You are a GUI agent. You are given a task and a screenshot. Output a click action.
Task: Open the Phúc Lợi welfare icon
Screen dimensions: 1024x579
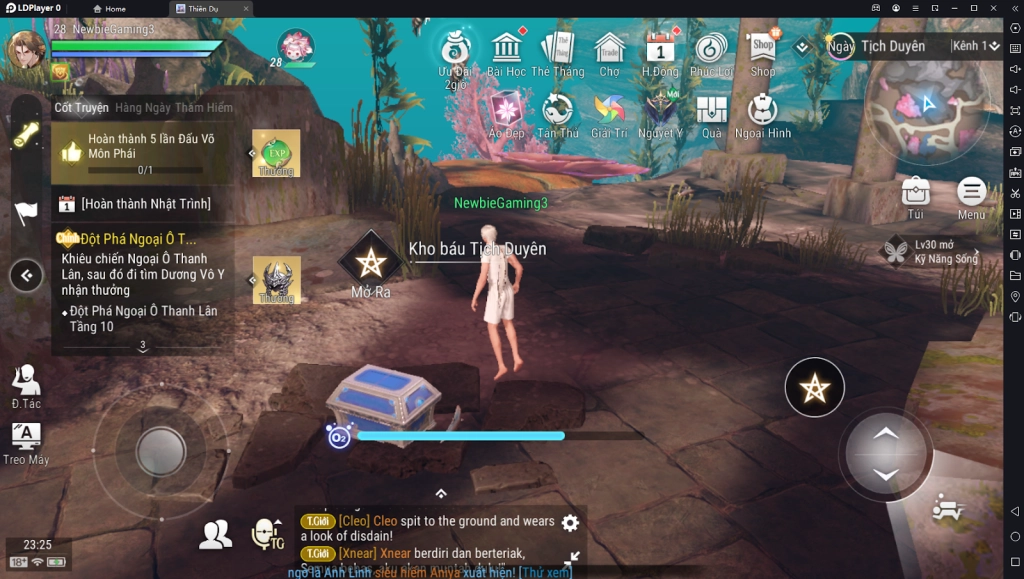tap(711, 51)
